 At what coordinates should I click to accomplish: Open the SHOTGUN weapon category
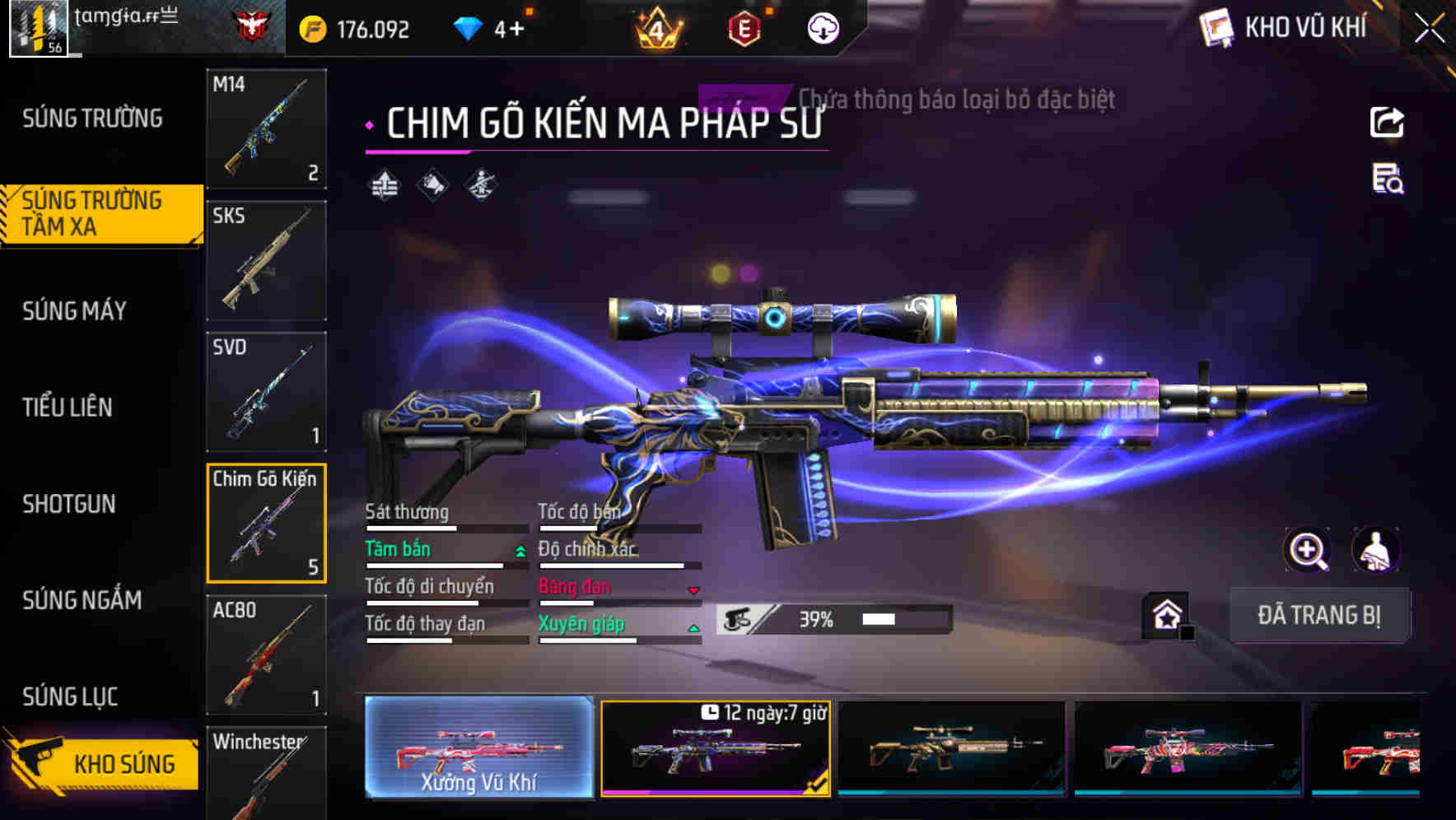pos(70,504)
